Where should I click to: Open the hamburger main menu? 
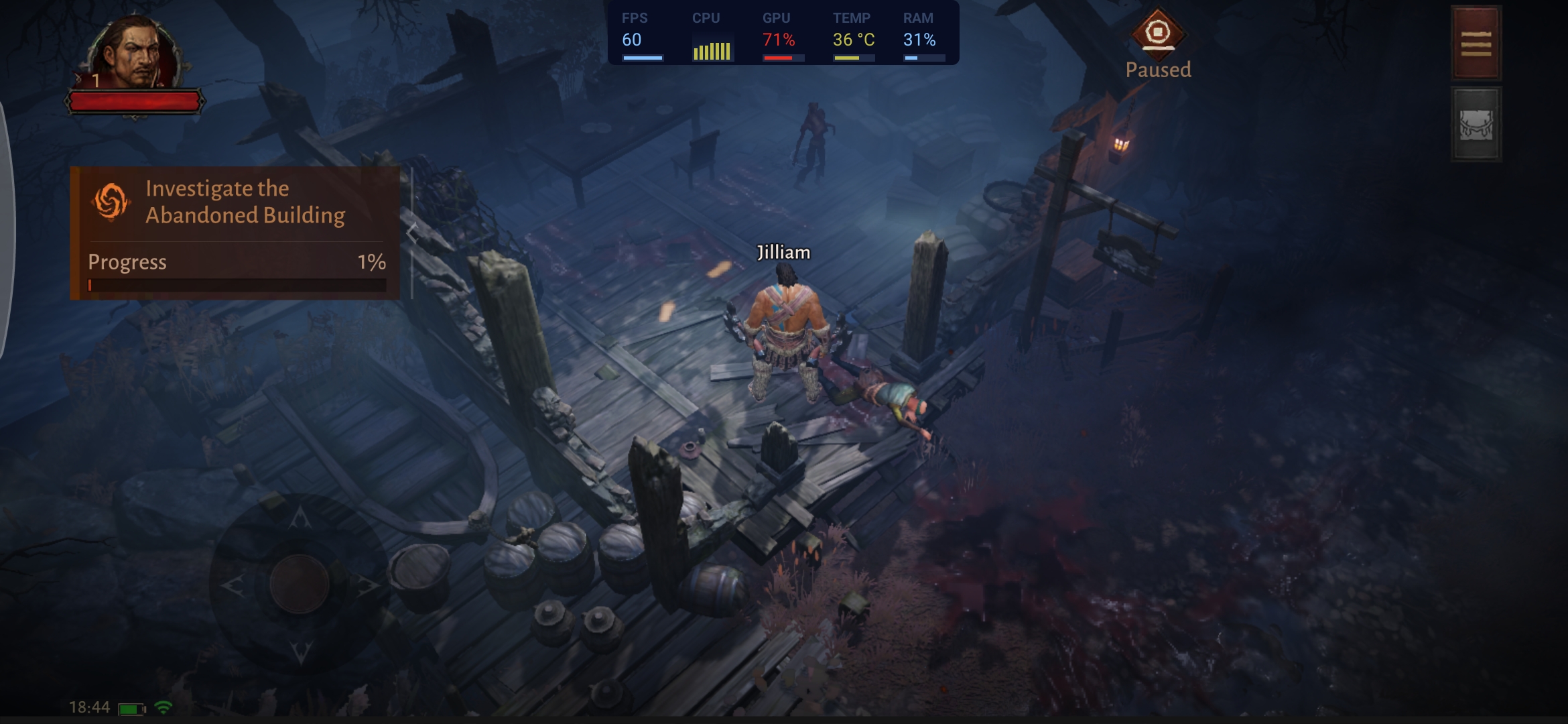pos(1476,44)
